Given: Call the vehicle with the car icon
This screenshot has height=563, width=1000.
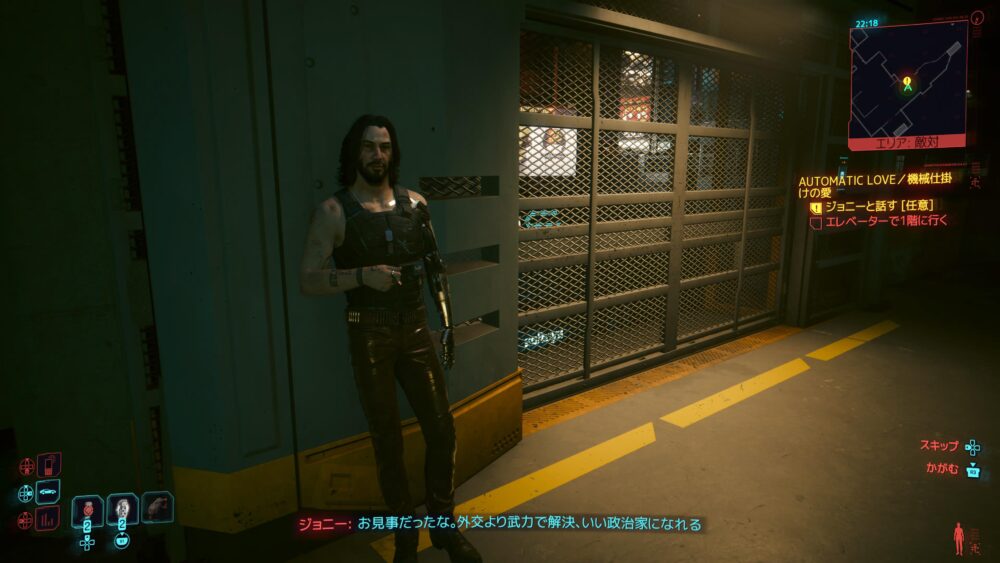Looking at the screenshot, I should 48,492.
